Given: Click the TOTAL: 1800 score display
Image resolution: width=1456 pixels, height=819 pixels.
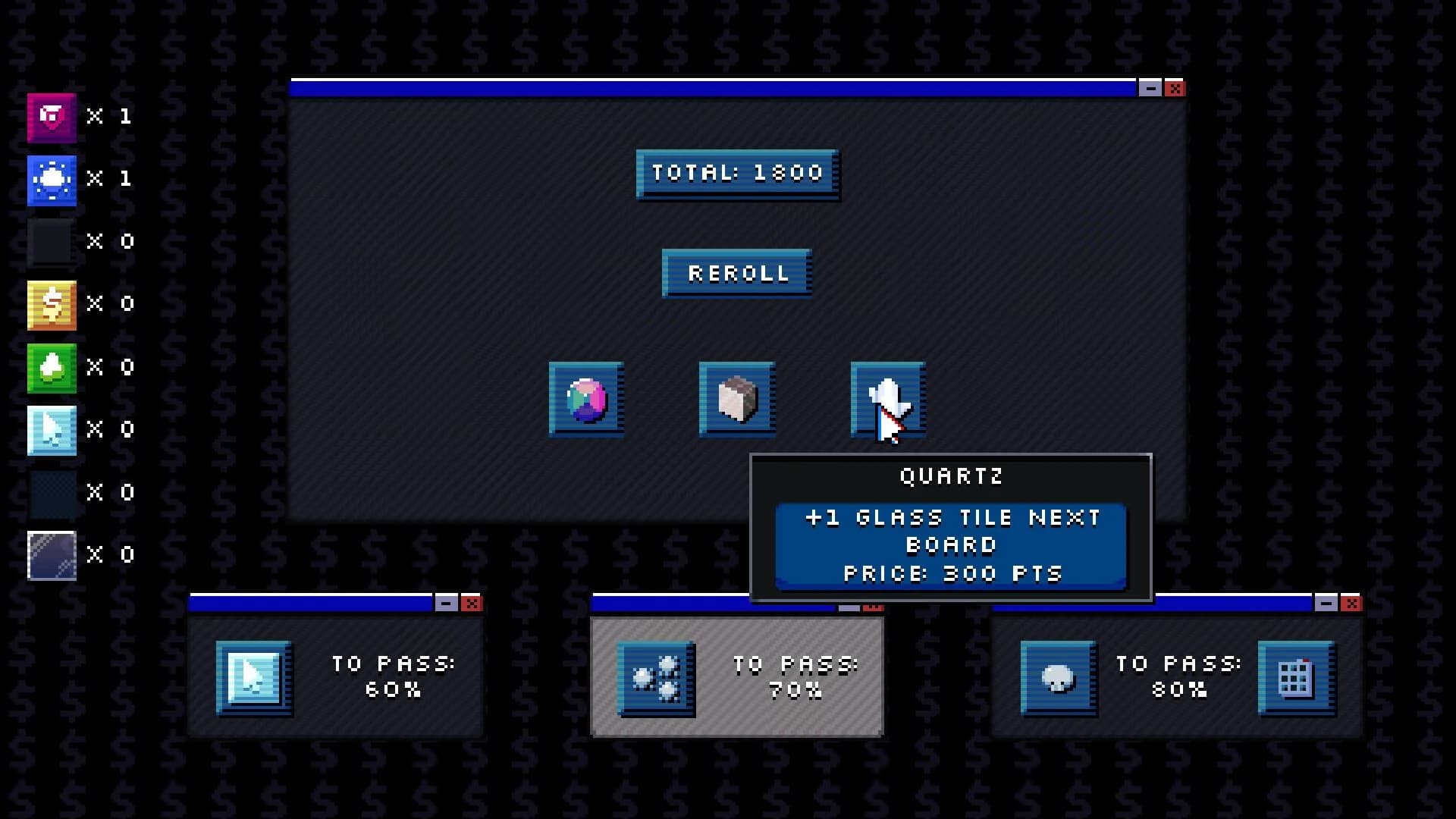Looking at the screenshot, I should [x=736, y=173].
